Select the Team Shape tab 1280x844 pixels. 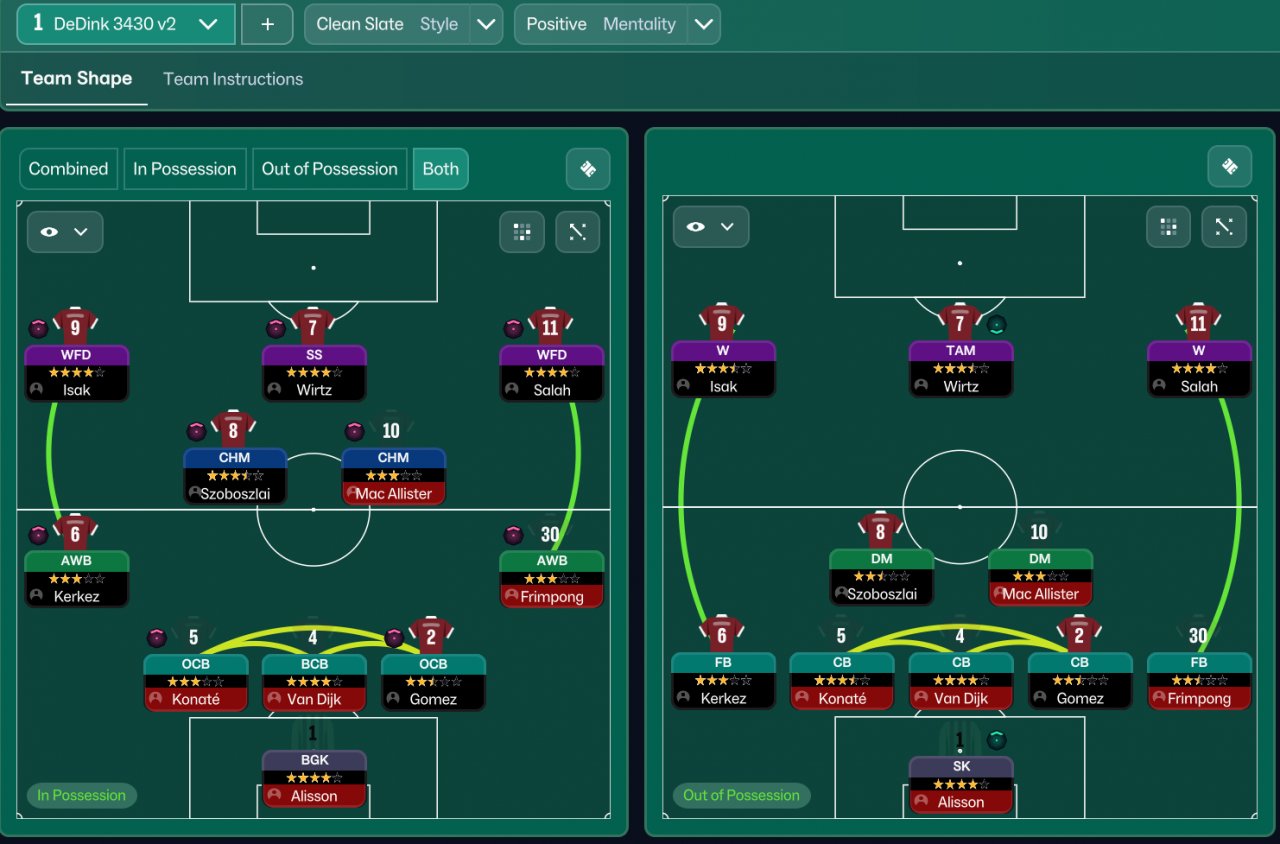(76, 79)
